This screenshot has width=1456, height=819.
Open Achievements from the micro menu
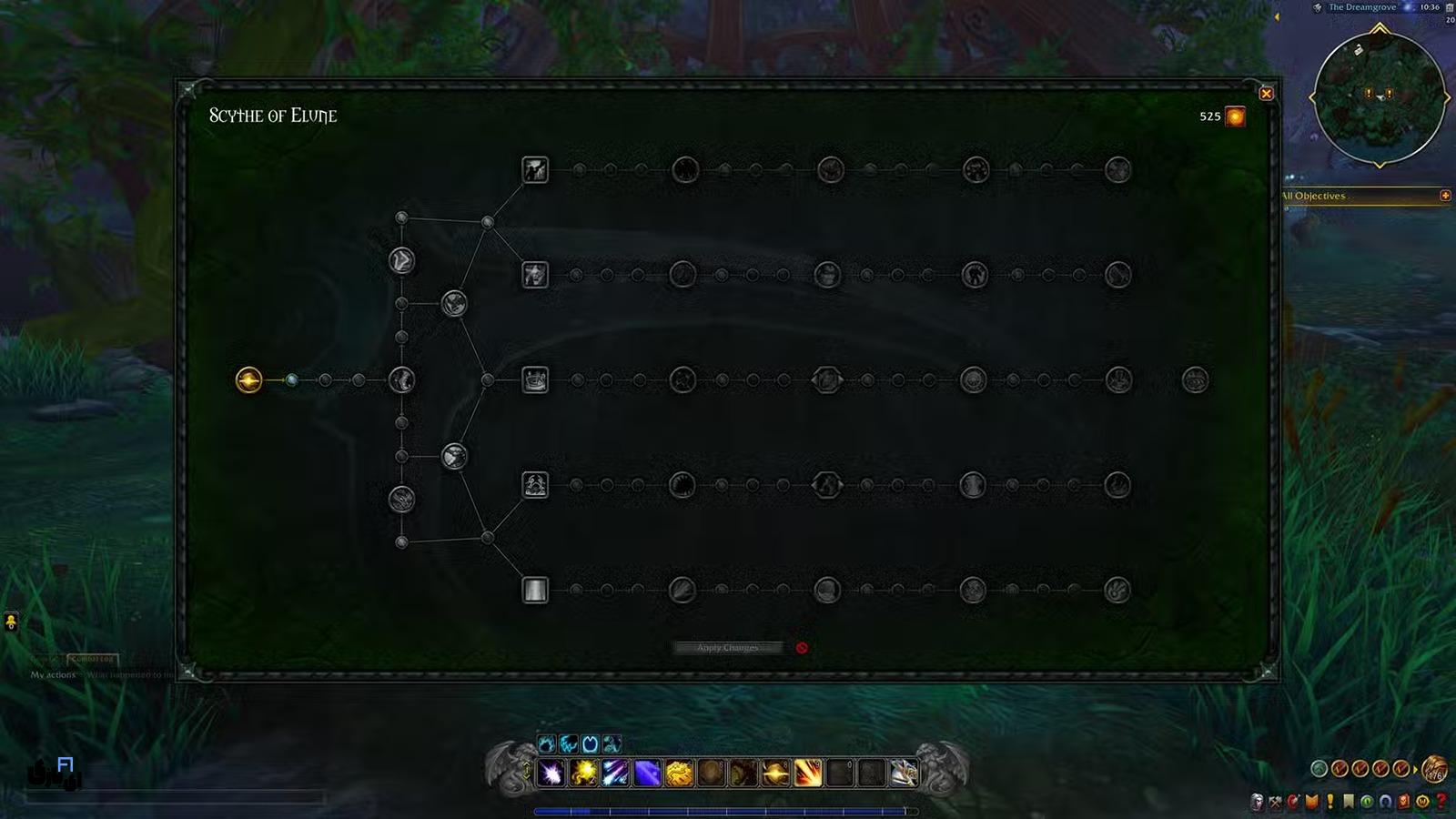coord(1308,799)
